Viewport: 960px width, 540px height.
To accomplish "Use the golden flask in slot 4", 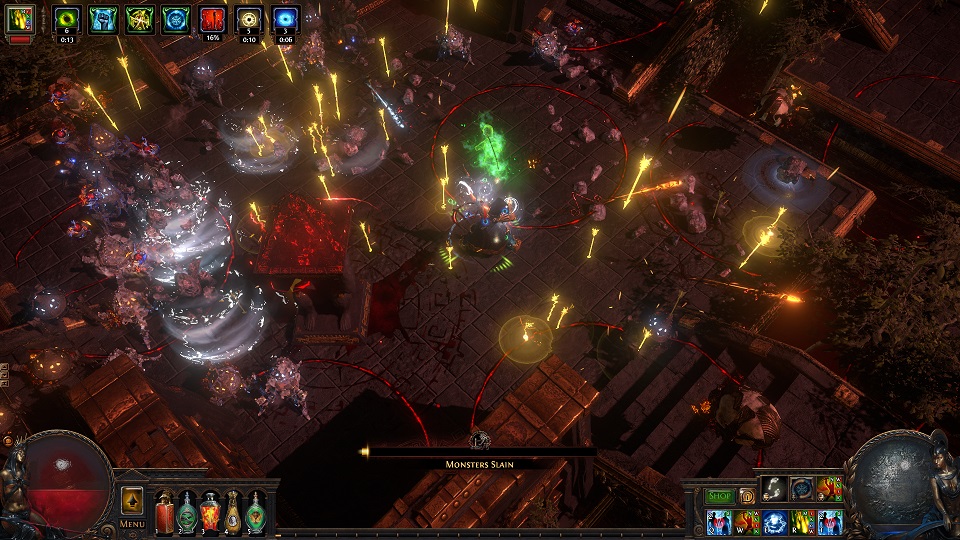I will [234, 513].
